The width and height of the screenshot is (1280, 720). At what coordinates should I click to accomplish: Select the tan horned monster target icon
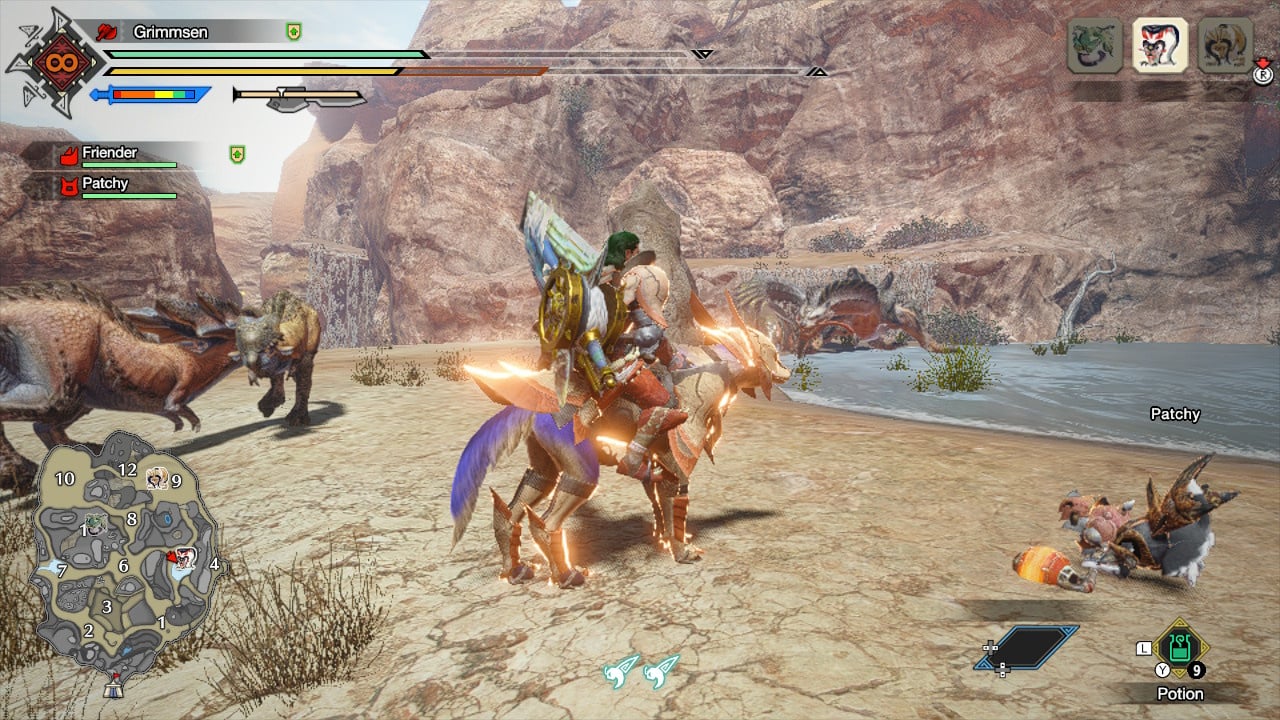coord(1225,45)
